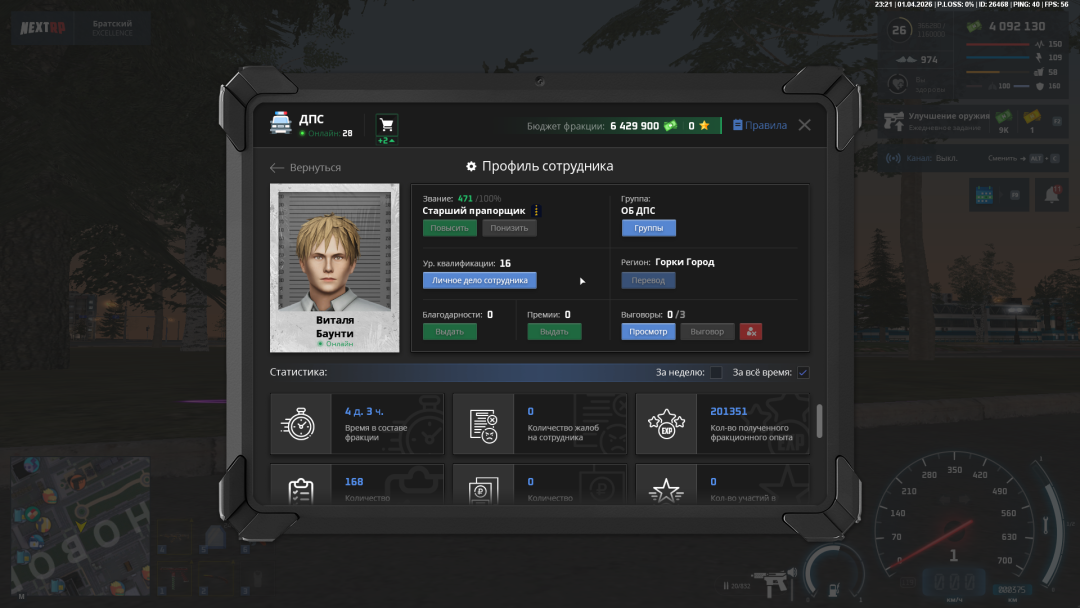Open the Правила rules link
Screen dimensions: 1080x608
click(760, 125)
